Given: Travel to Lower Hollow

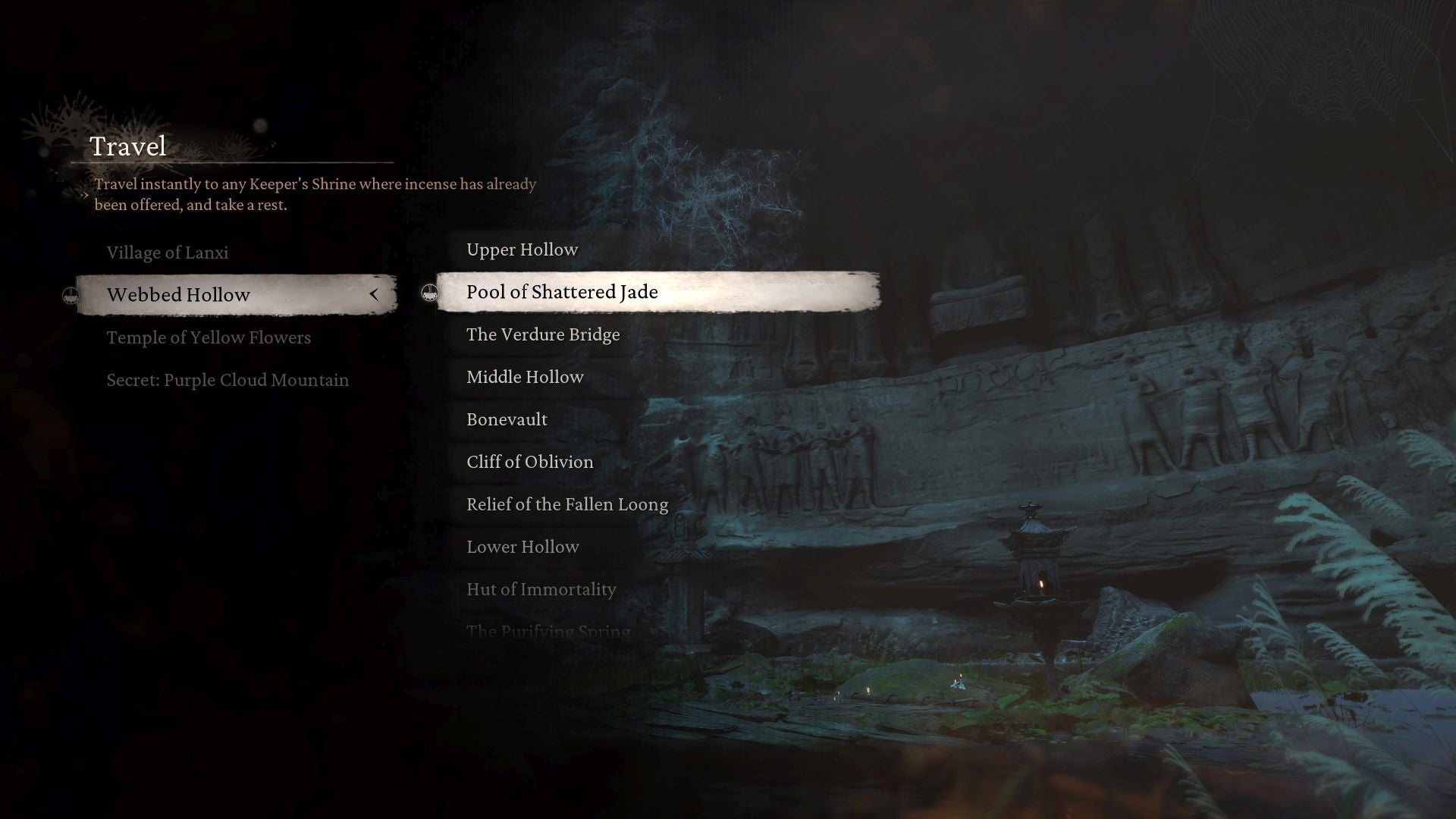Looking at the screenshot, I should pyautogui.click(x=522, y=547).
